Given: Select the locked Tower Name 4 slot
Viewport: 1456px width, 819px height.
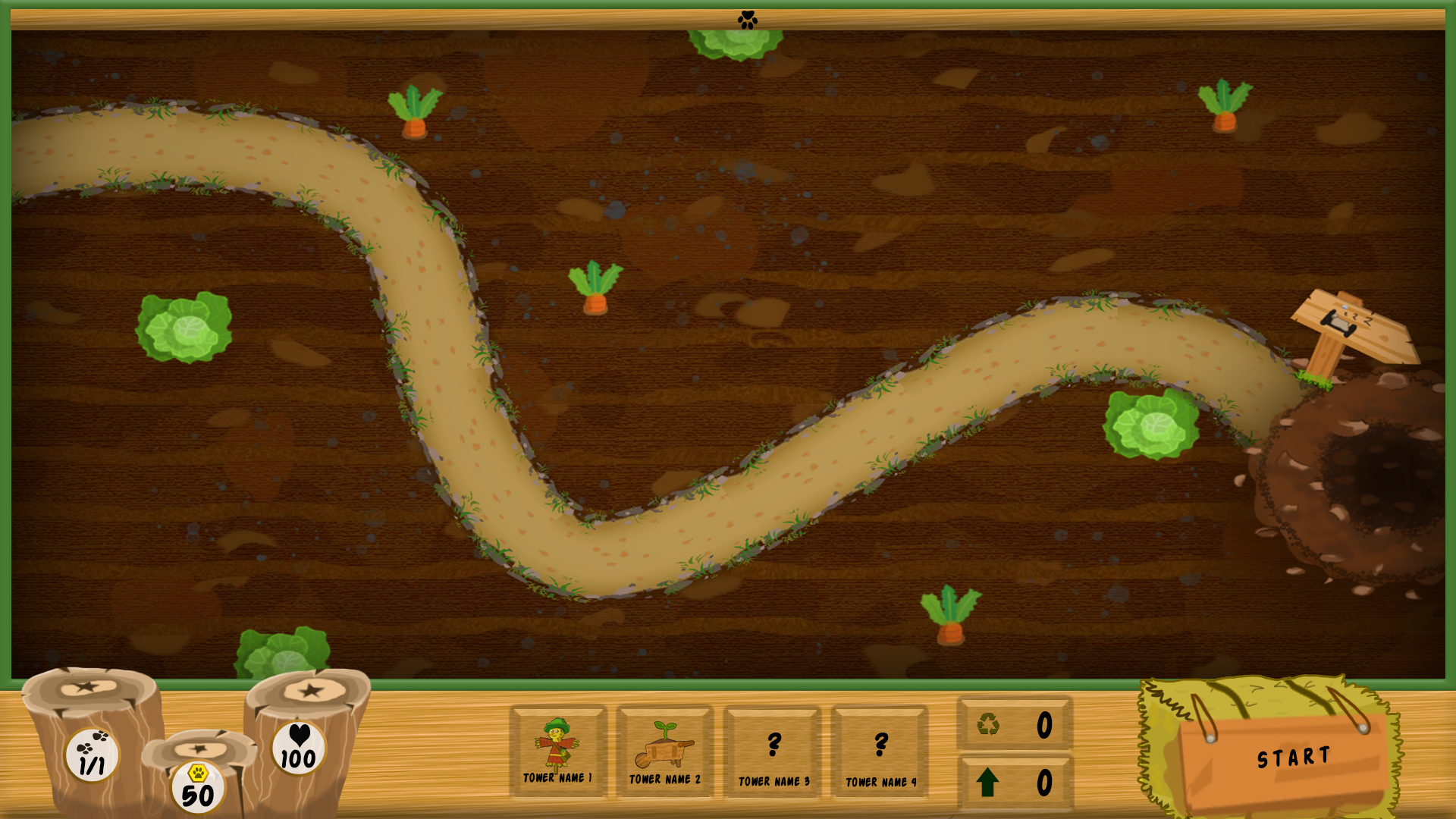Looking at the screenshot, I should point(880,753).
